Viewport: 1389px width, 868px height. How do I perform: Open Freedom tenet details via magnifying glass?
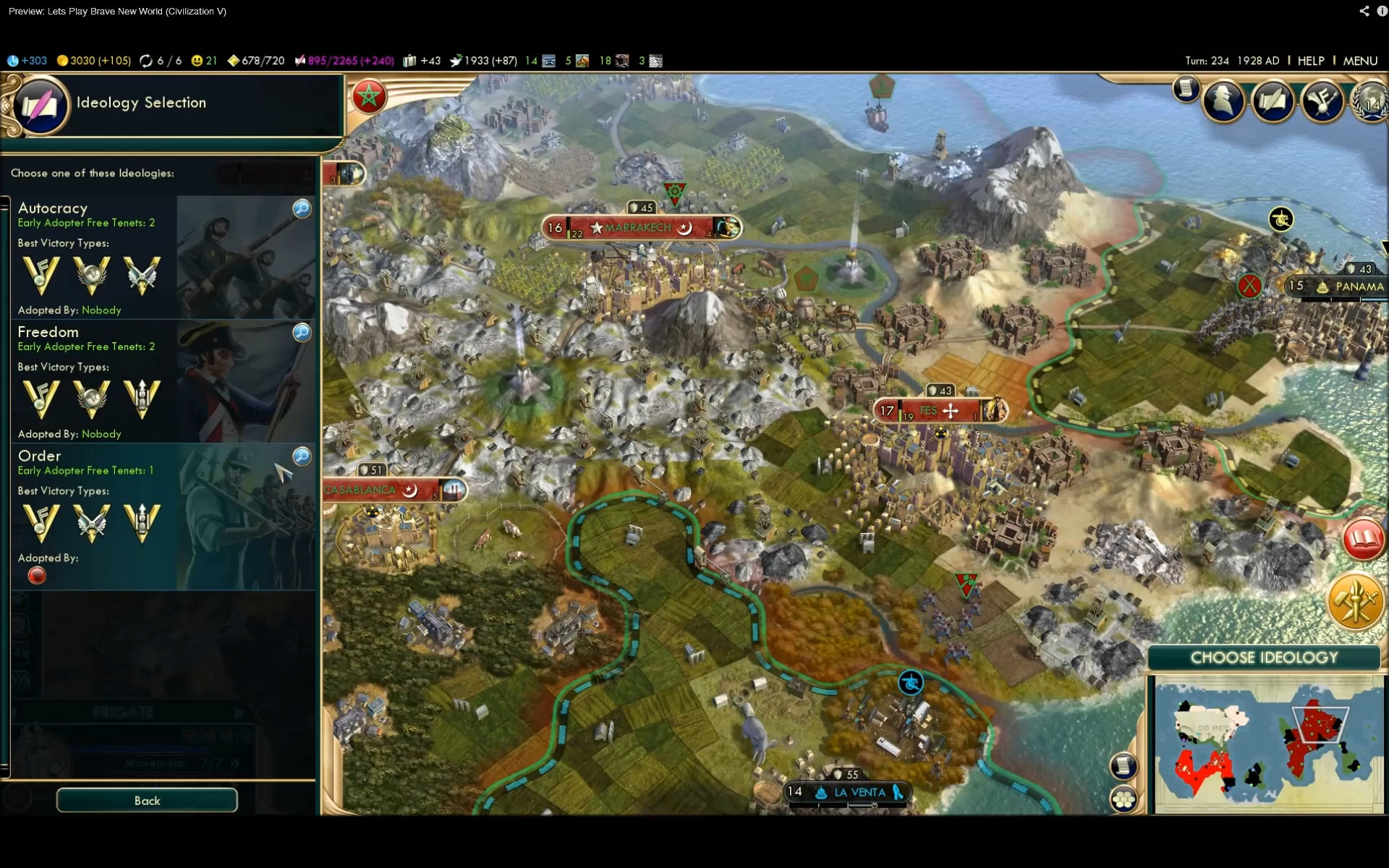tap(302, 333)
